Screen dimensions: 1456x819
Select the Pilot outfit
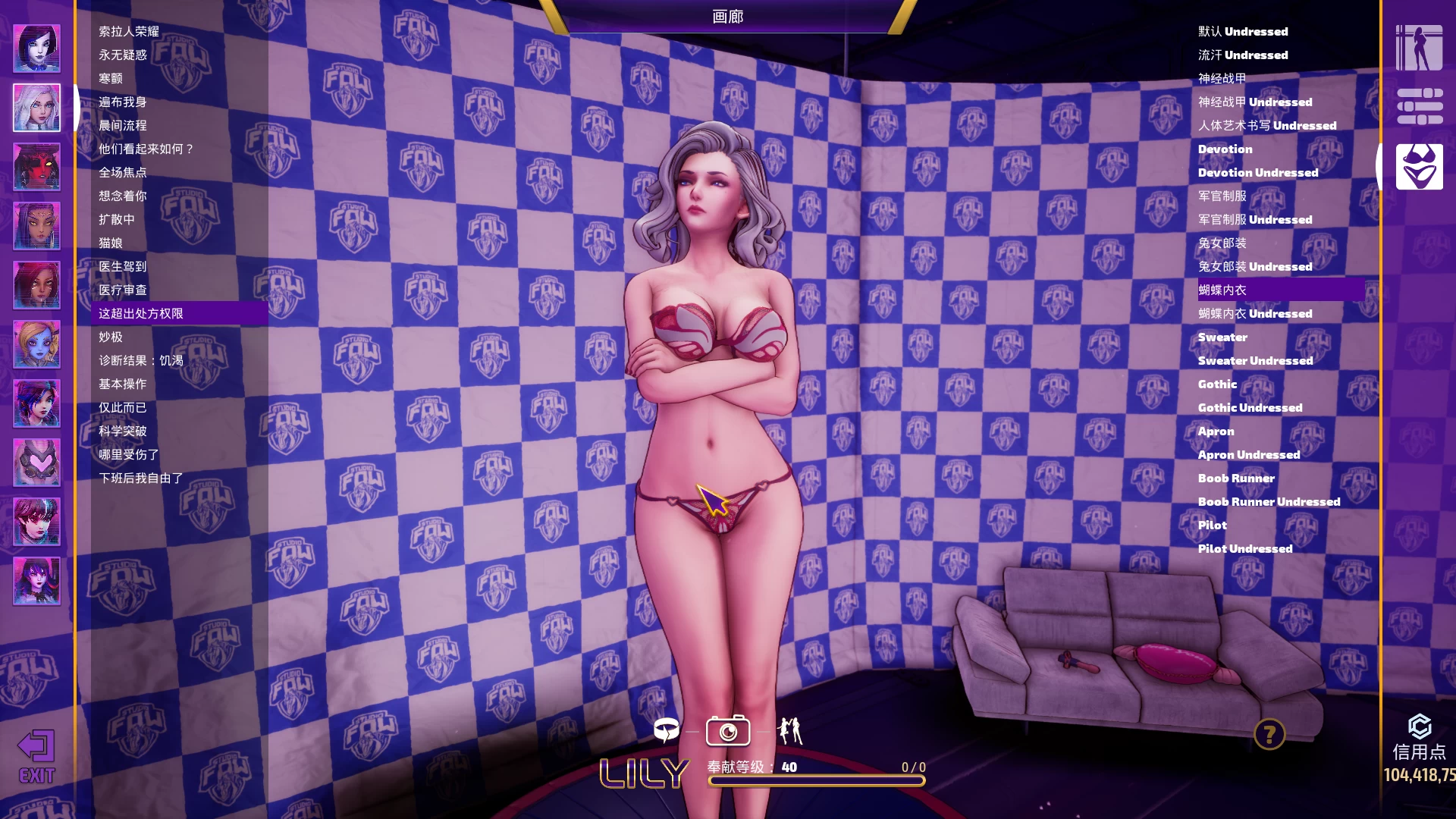1212,526
